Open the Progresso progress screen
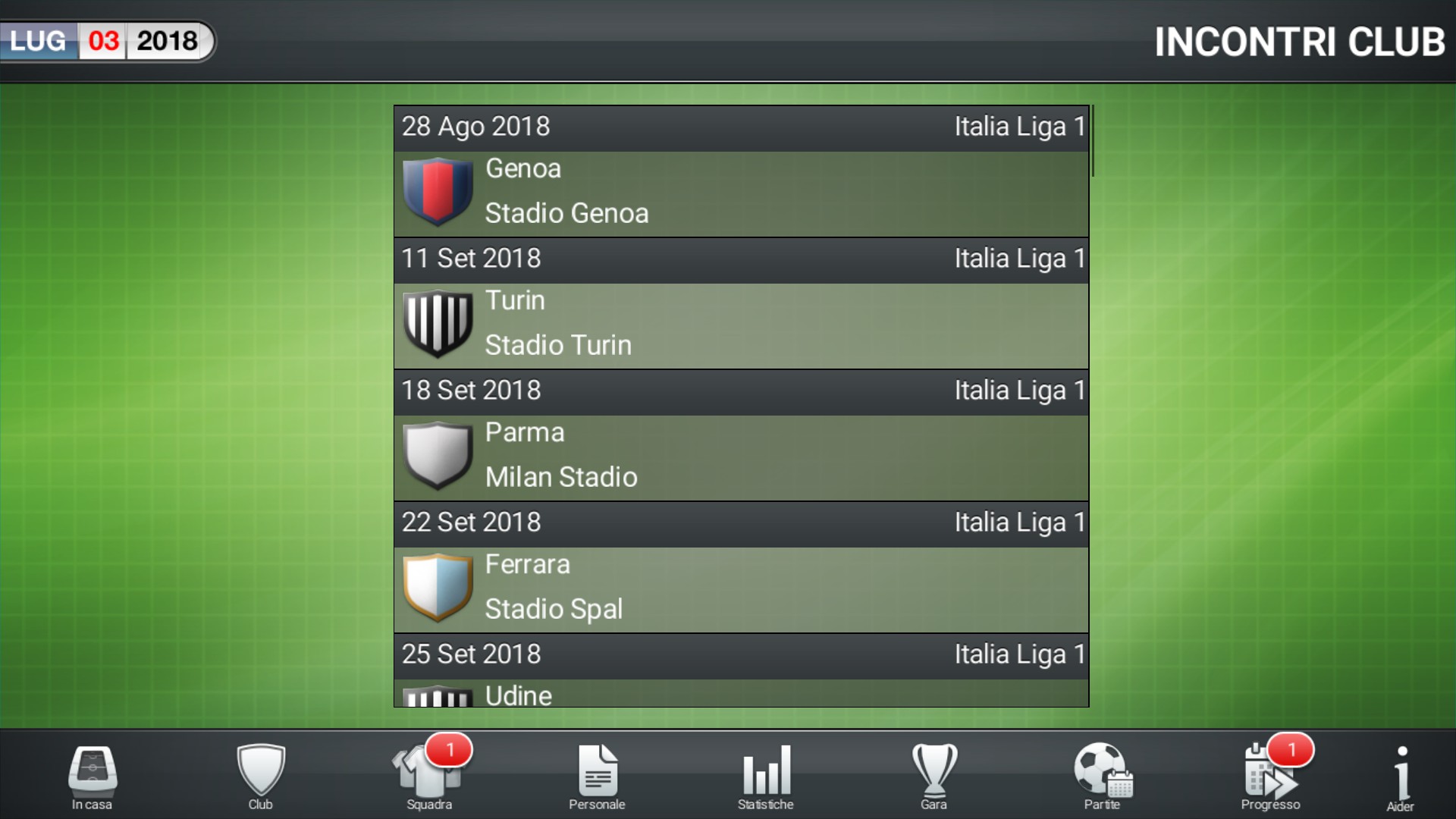Screen dimensions: 1456x819 coord(1272,775)
